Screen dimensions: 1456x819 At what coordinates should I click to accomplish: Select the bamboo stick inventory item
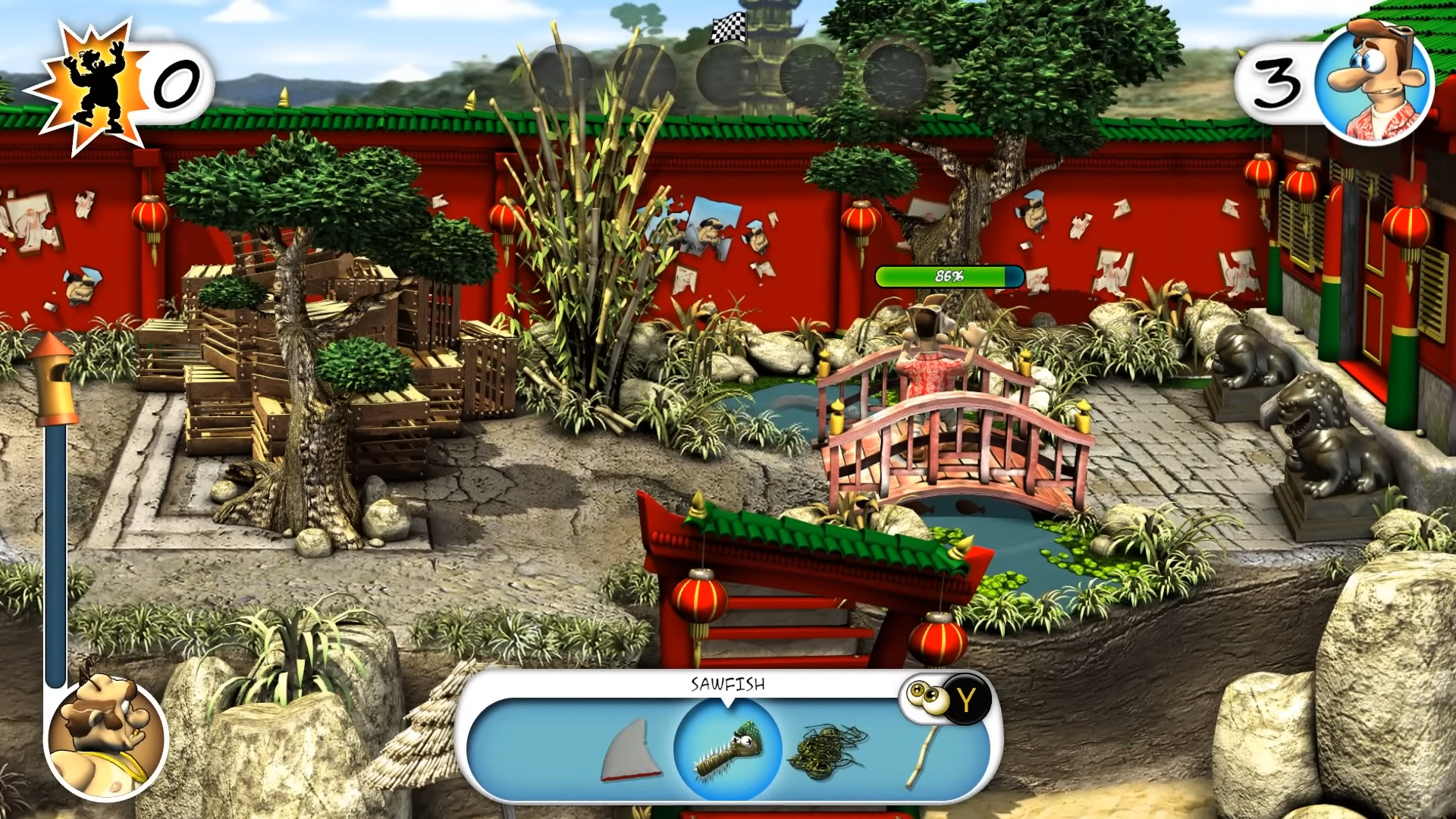point(924,756)
